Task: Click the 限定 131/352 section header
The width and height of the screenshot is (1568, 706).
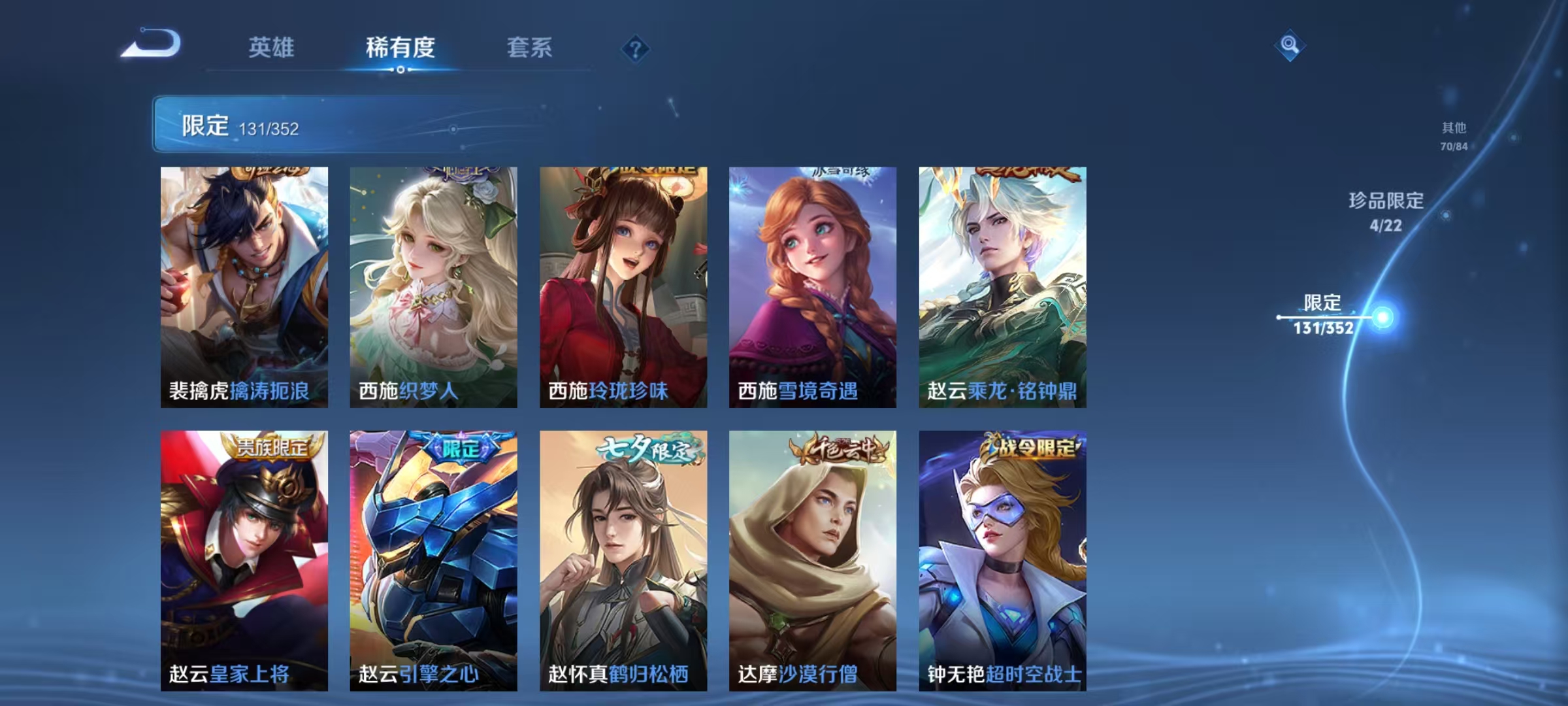Action: (x=242, y=126)
